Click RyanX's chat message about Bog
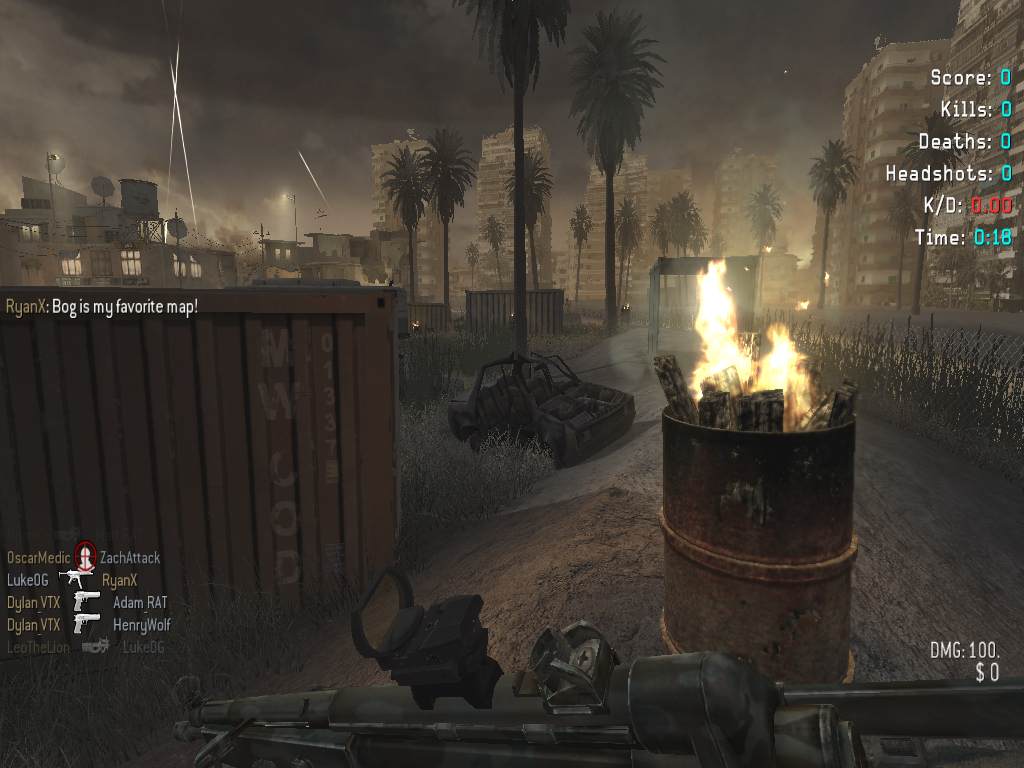Screen dimensions: 1024x768 click(102, 305)
